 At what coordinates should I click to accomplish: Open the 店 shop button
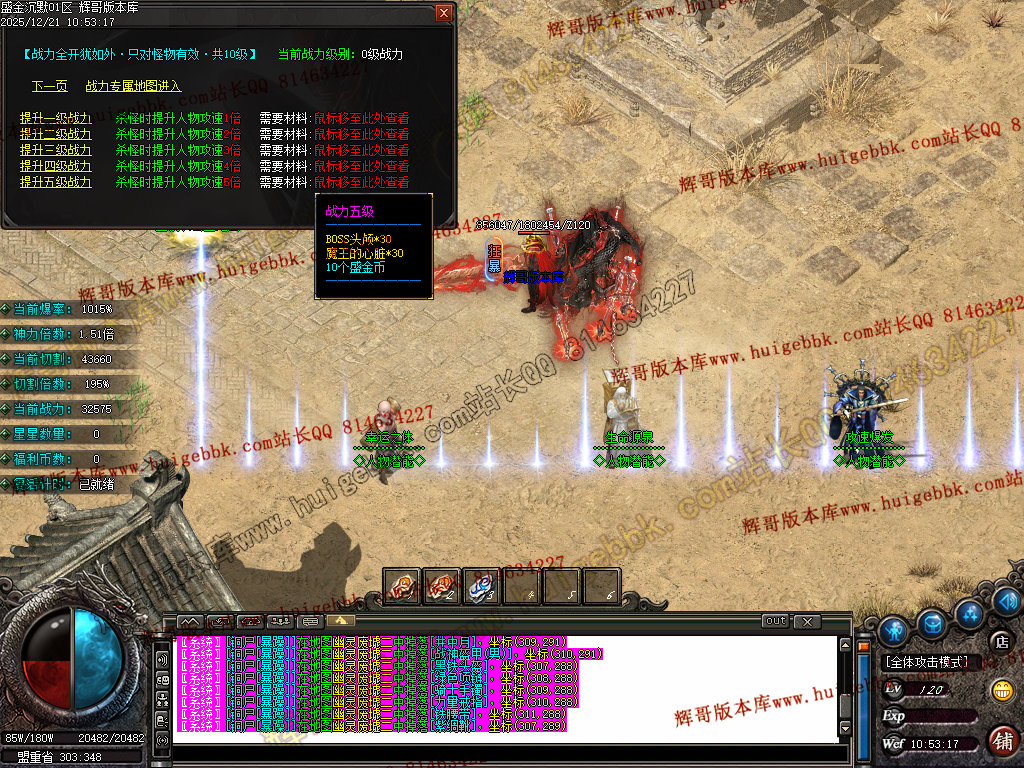tap(1000, 641)
